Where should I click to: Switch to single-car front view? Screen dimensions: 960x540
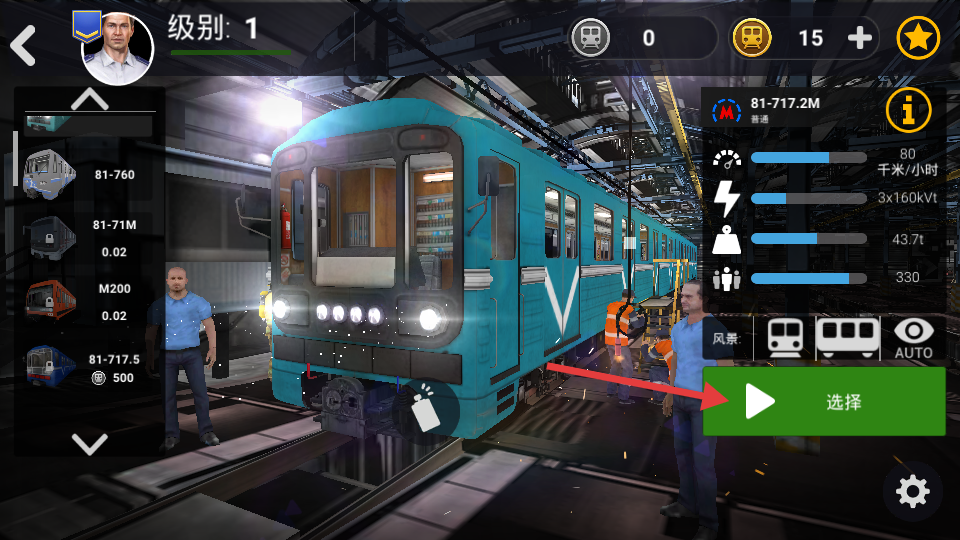pos(785,337)
